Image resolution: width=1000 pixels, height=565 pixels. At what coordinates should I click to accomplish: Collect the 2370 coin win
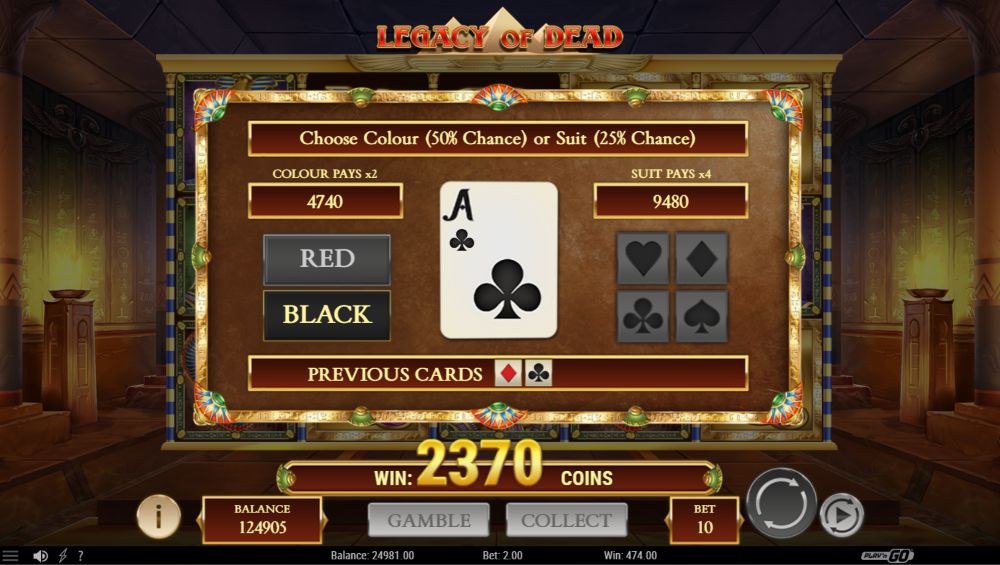pyautogui.click(x=566, y=520)
